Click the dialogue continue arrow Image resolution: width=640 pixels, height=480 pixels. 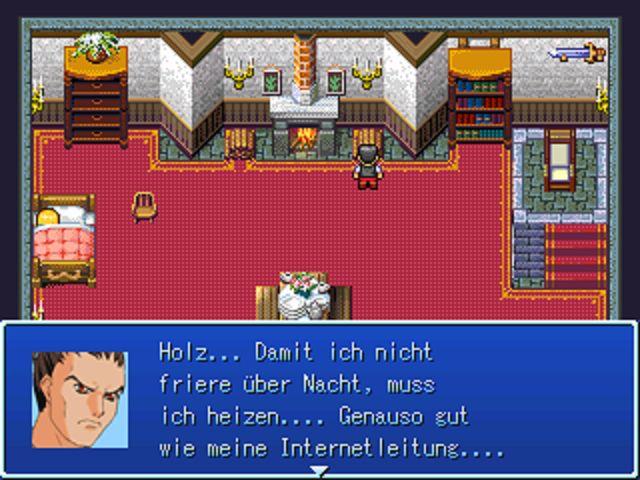(x=318, y=470)
